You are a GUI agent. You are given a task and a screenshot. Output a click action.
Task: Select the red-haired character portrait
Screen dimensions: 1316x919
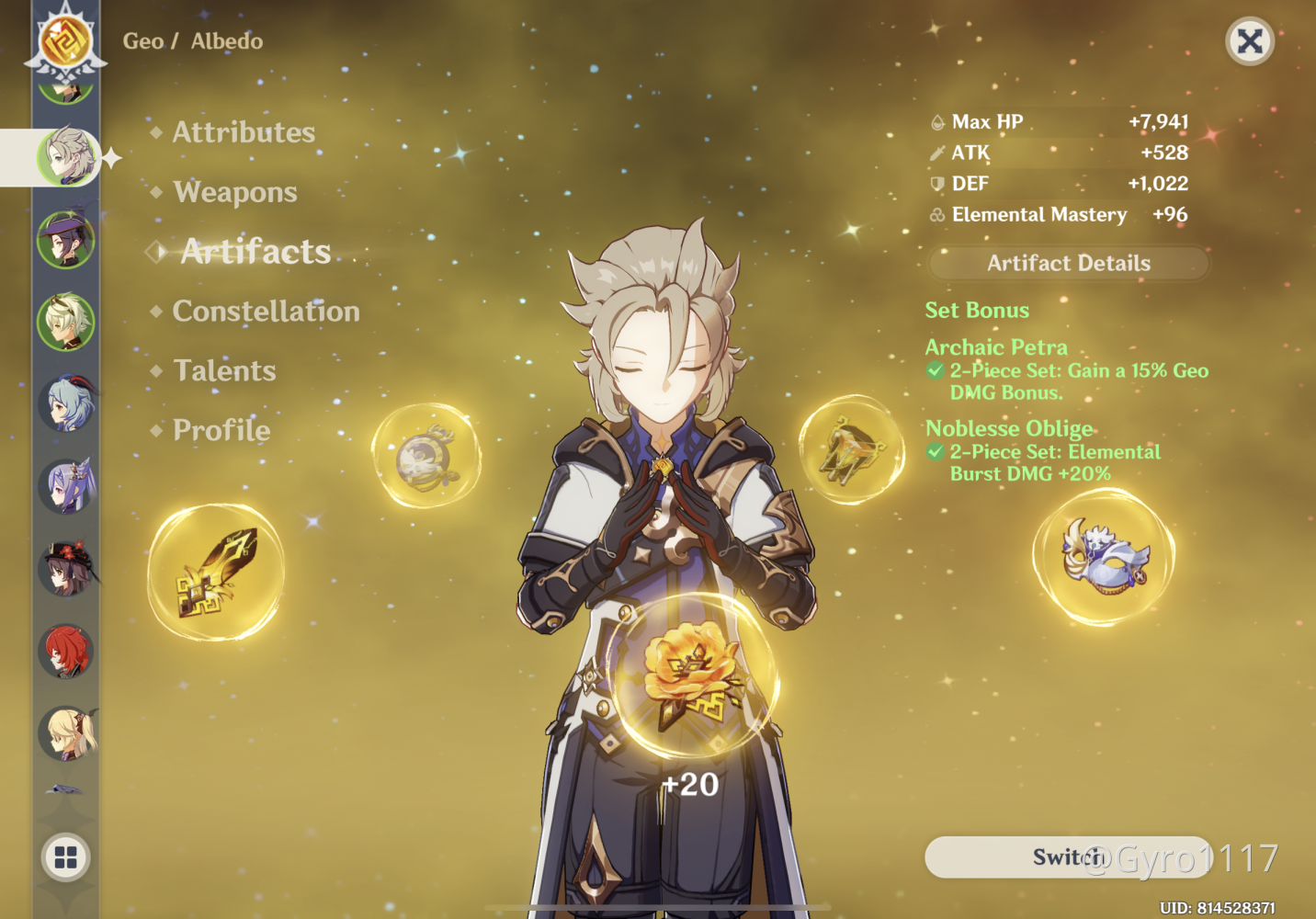pos(66,651)
